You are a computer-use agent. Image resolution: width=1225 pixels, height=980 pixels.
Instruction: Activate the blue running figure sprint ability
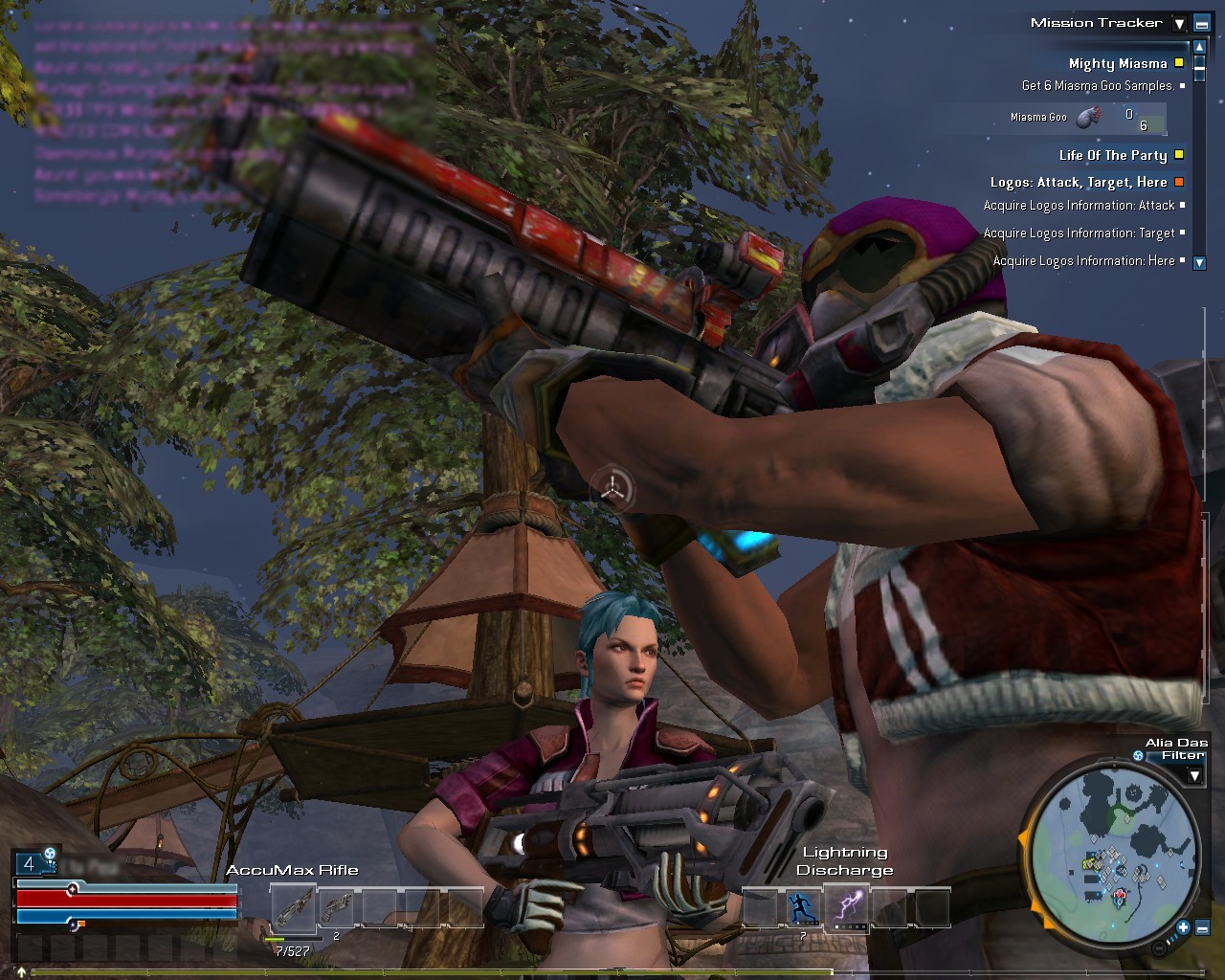tap(803, 906)
